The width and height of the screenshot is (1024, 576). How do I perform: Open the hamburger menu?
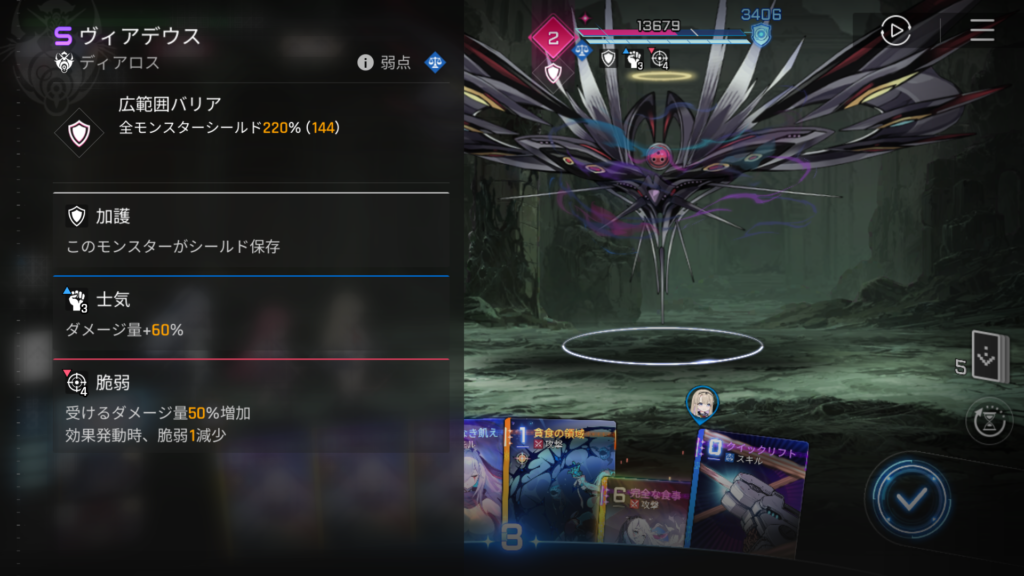981,31
